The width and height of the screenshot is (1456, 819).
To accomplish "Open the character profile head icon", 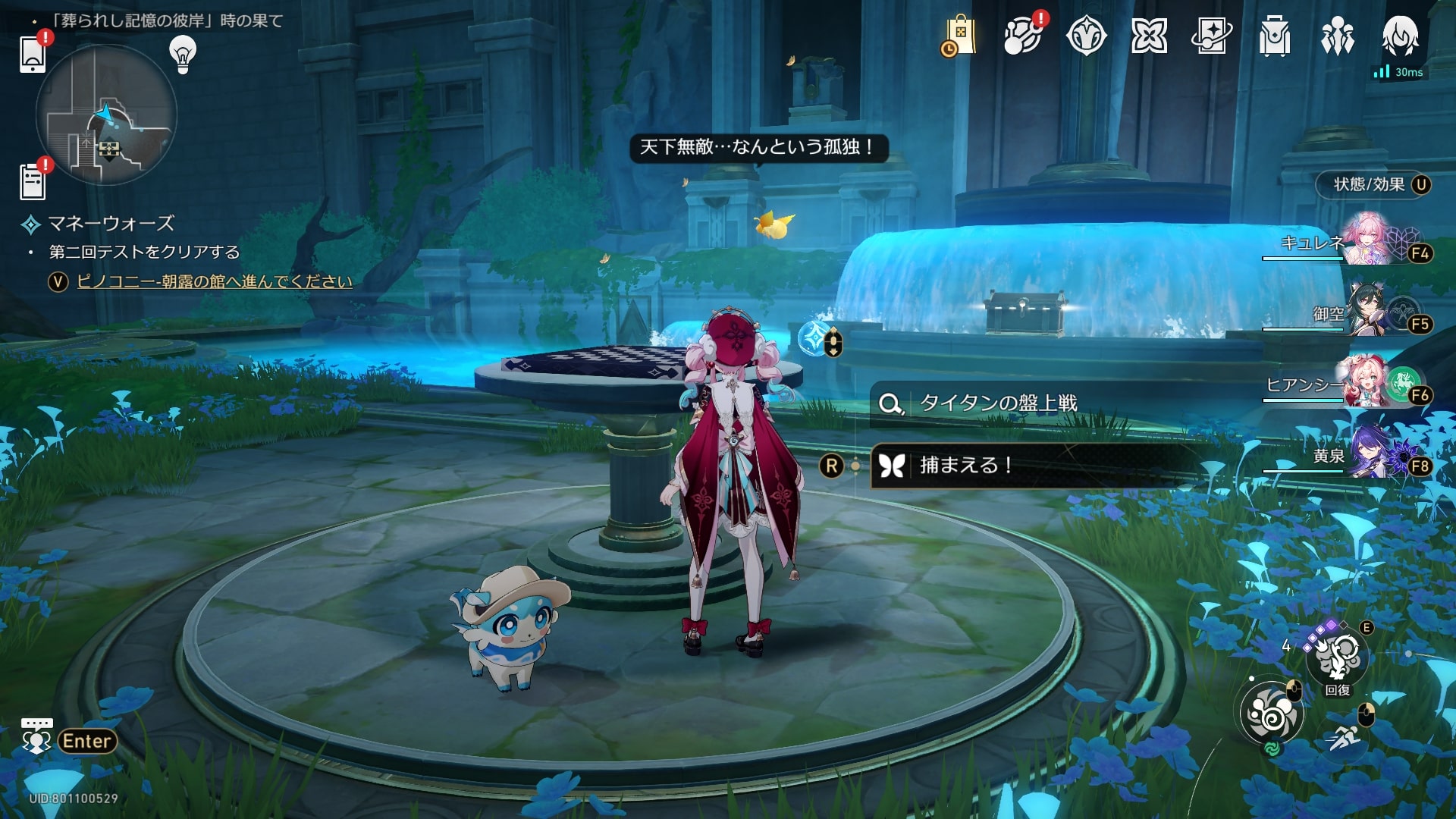I will pos(1400,36).
